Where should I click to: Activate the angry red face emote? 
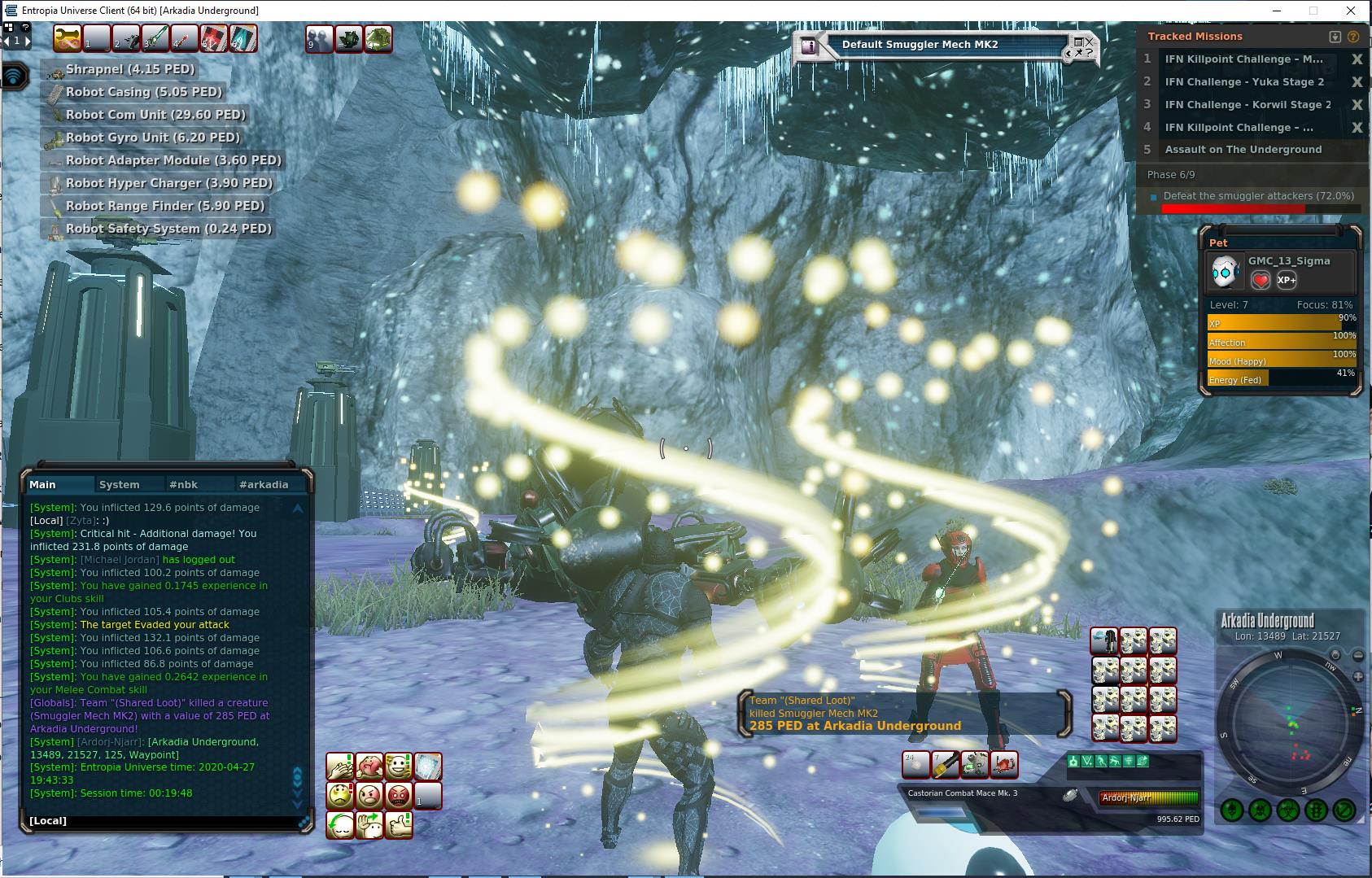398,795
